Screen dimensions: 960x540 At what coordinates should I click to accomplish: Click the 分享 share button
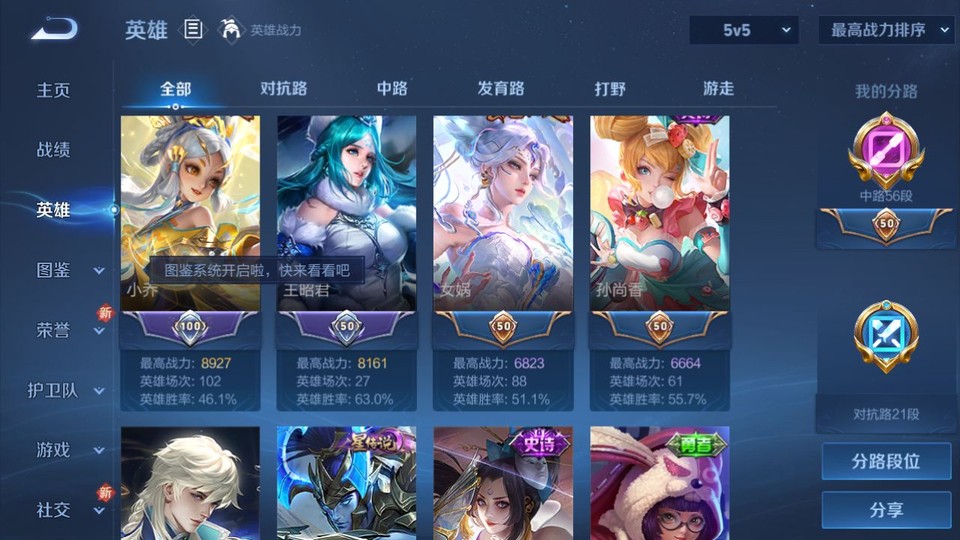(886, 510)
